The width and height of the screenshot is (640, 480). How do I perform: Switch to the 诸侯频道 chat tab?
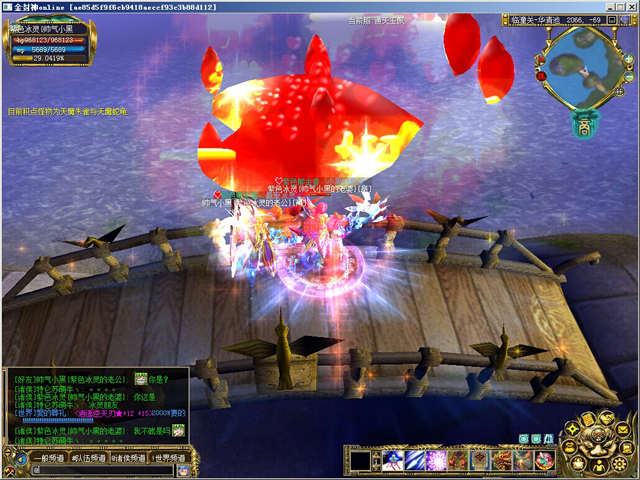(x=128, y=457)
